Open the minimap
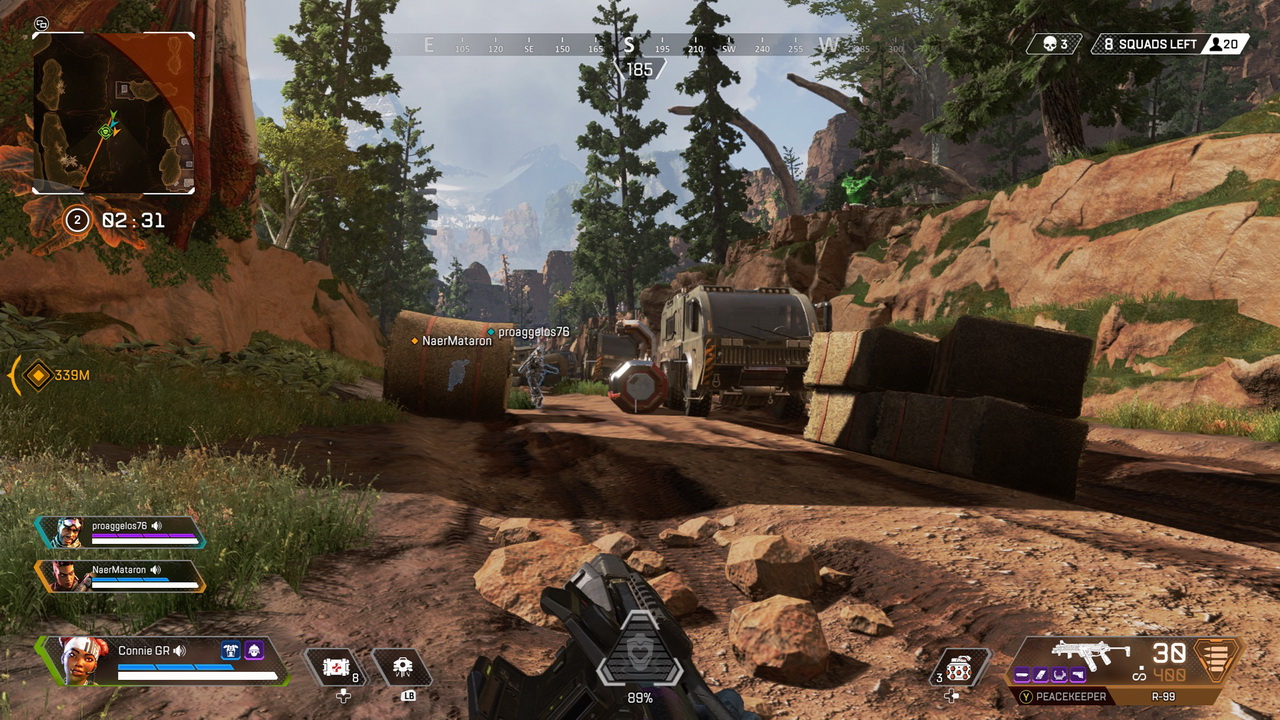This screenshot has width=1280, height=720. tap(113, 112)
